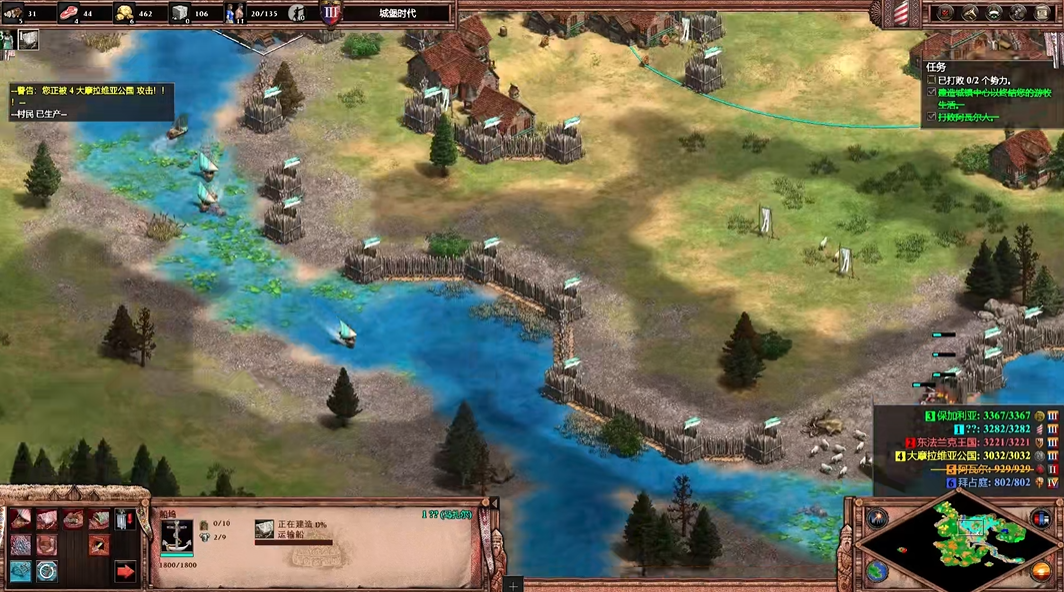The width and height of the screenshot is (1064, 592).
Task: Click the minimap sunset mode button
Action: (x=1041, y=571)
